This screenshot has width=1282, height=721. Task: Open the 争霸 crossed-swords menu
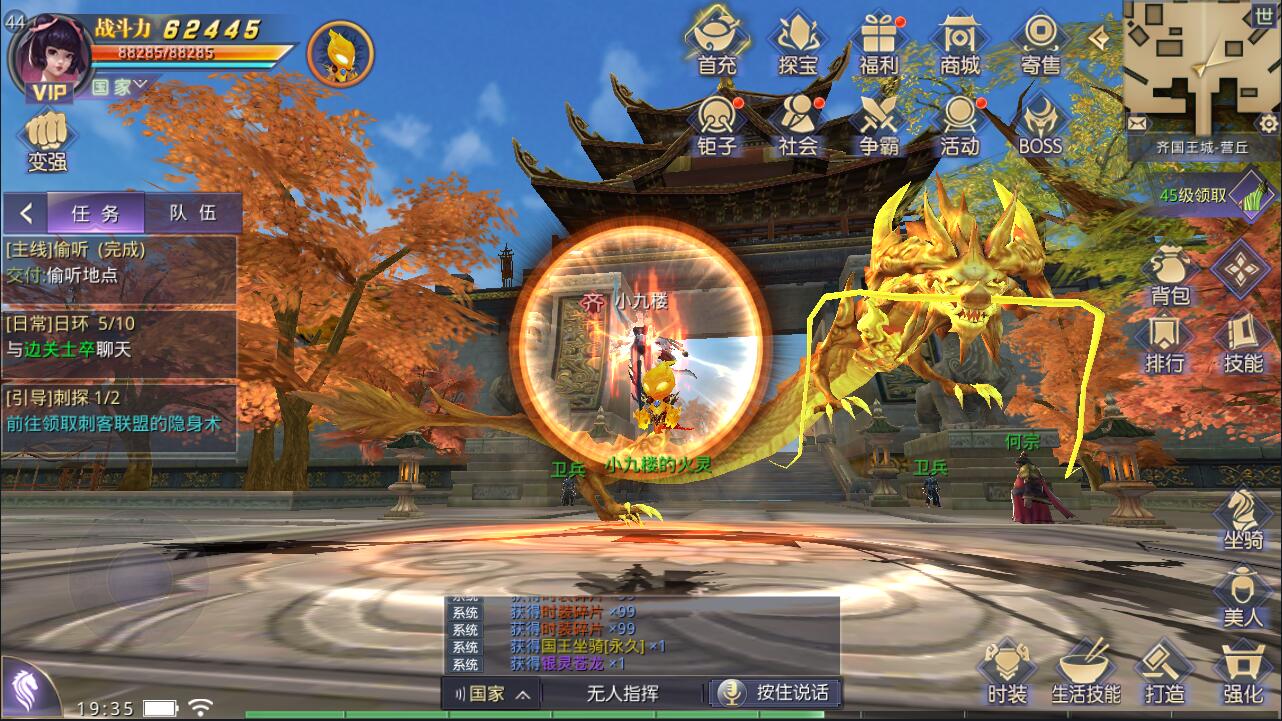[x=879, y=124]
